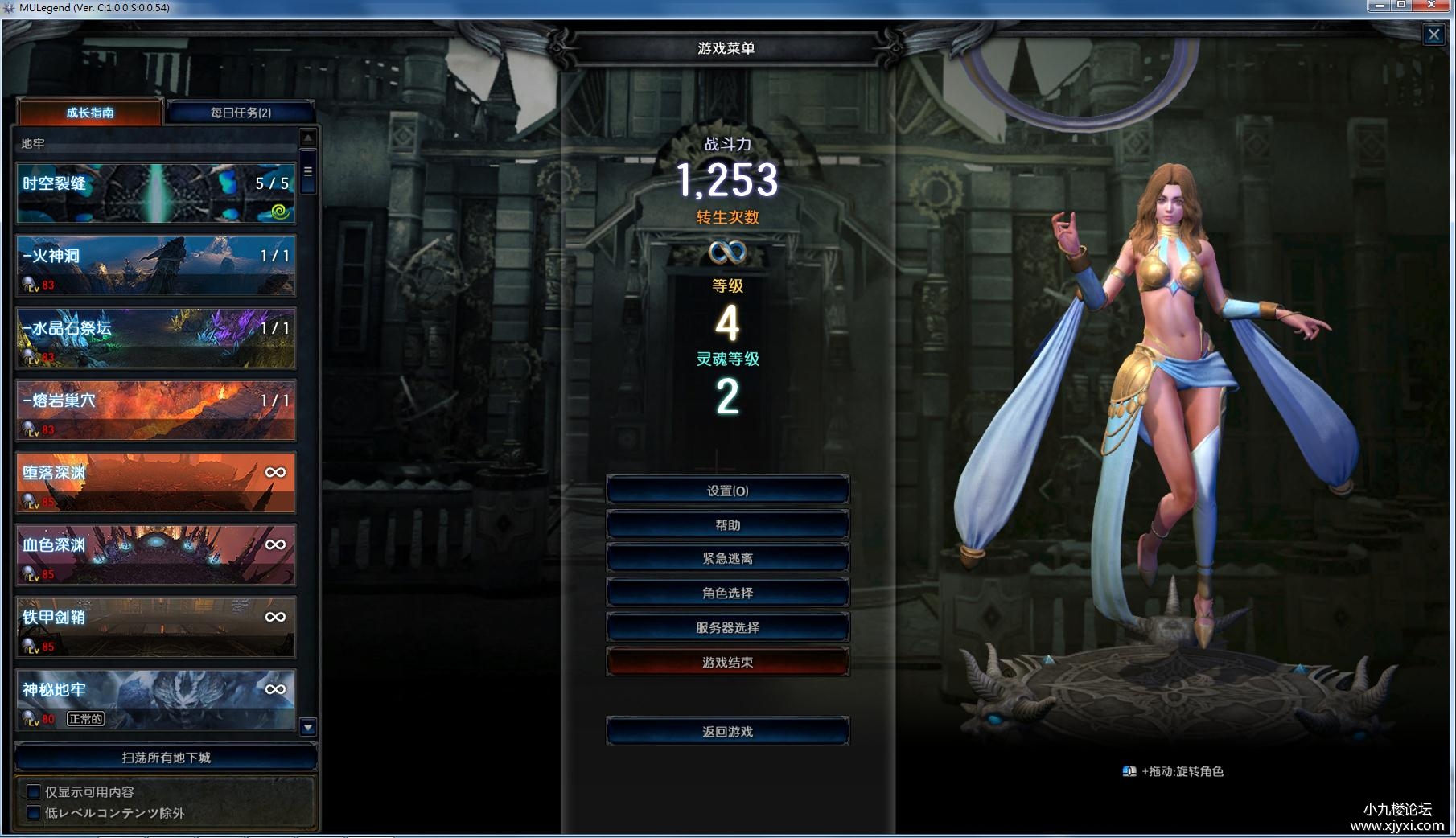
Task: Open the 堕落深渊 dungeon entry
Action: click(156, 483)
